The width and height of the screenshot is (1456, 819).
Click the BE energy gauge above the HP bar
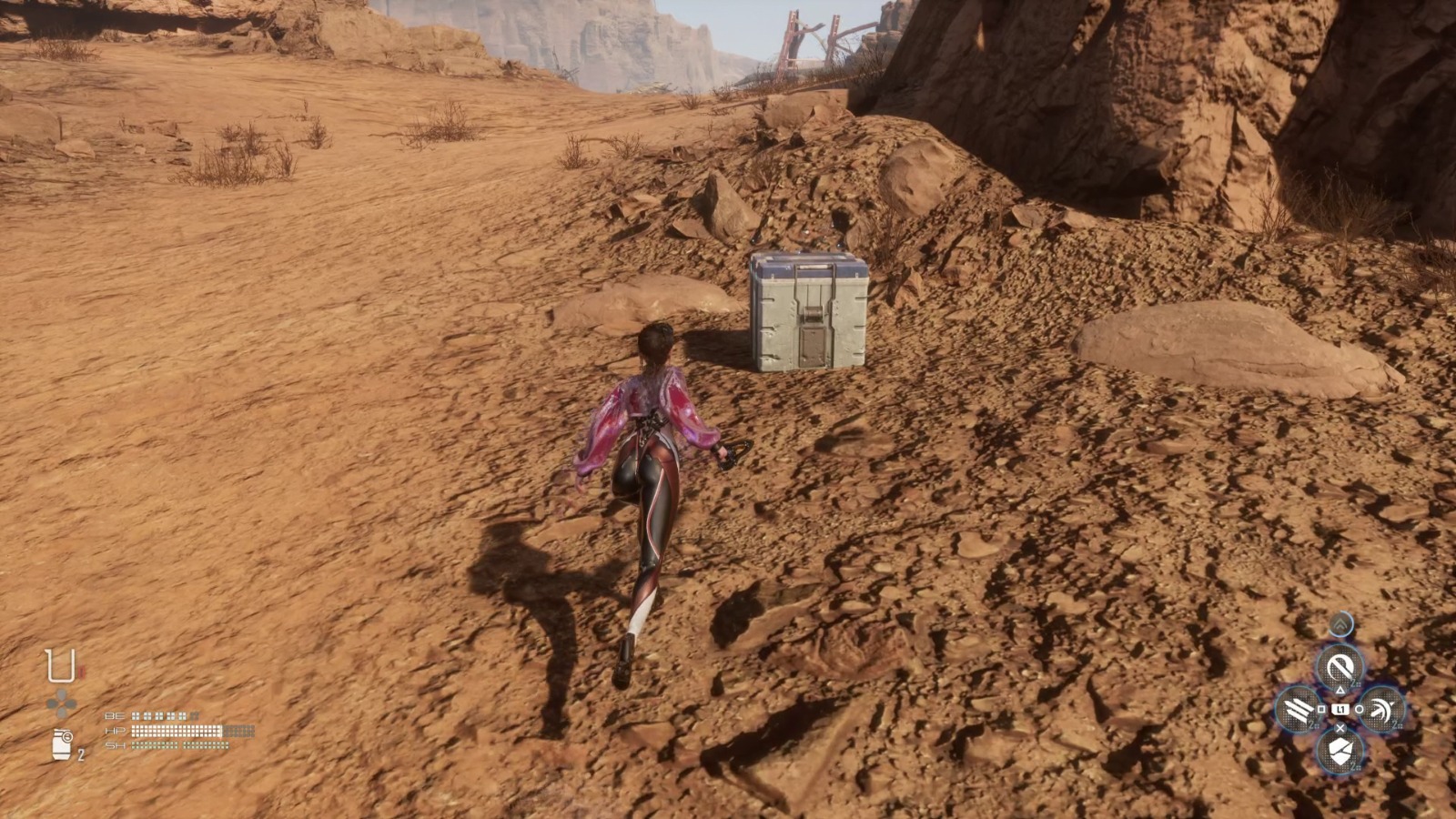click(x=165, y=715)
